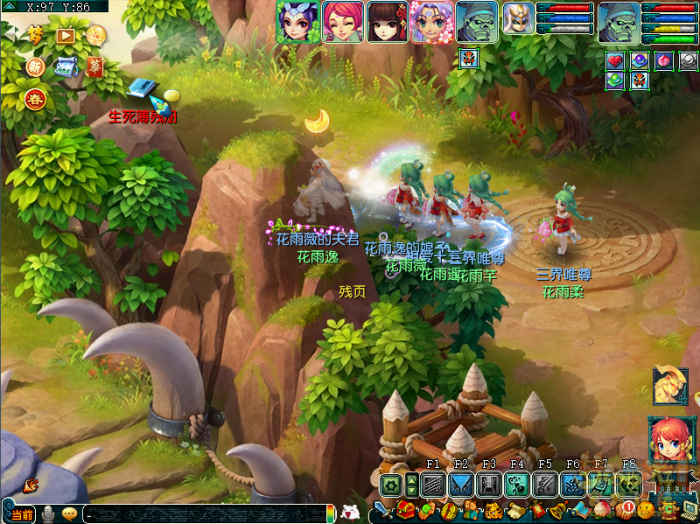Click the red 葬 banner icon

point(95,66)
